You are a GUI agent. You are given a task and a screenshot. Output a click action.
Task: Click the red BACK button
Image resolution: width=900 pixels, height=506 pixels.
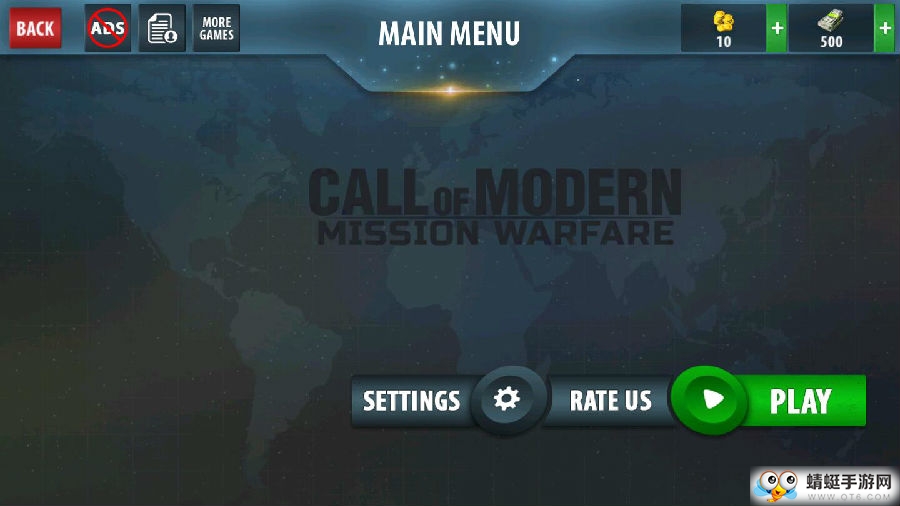click(35, 28)
